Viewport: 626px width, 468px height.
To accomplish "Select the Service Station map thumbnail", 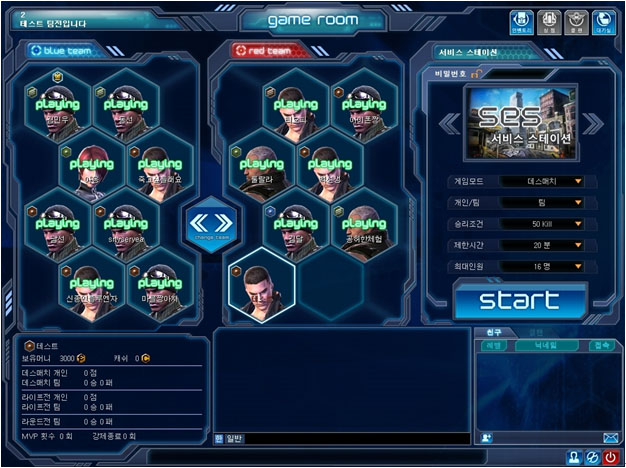I will 522,122.
